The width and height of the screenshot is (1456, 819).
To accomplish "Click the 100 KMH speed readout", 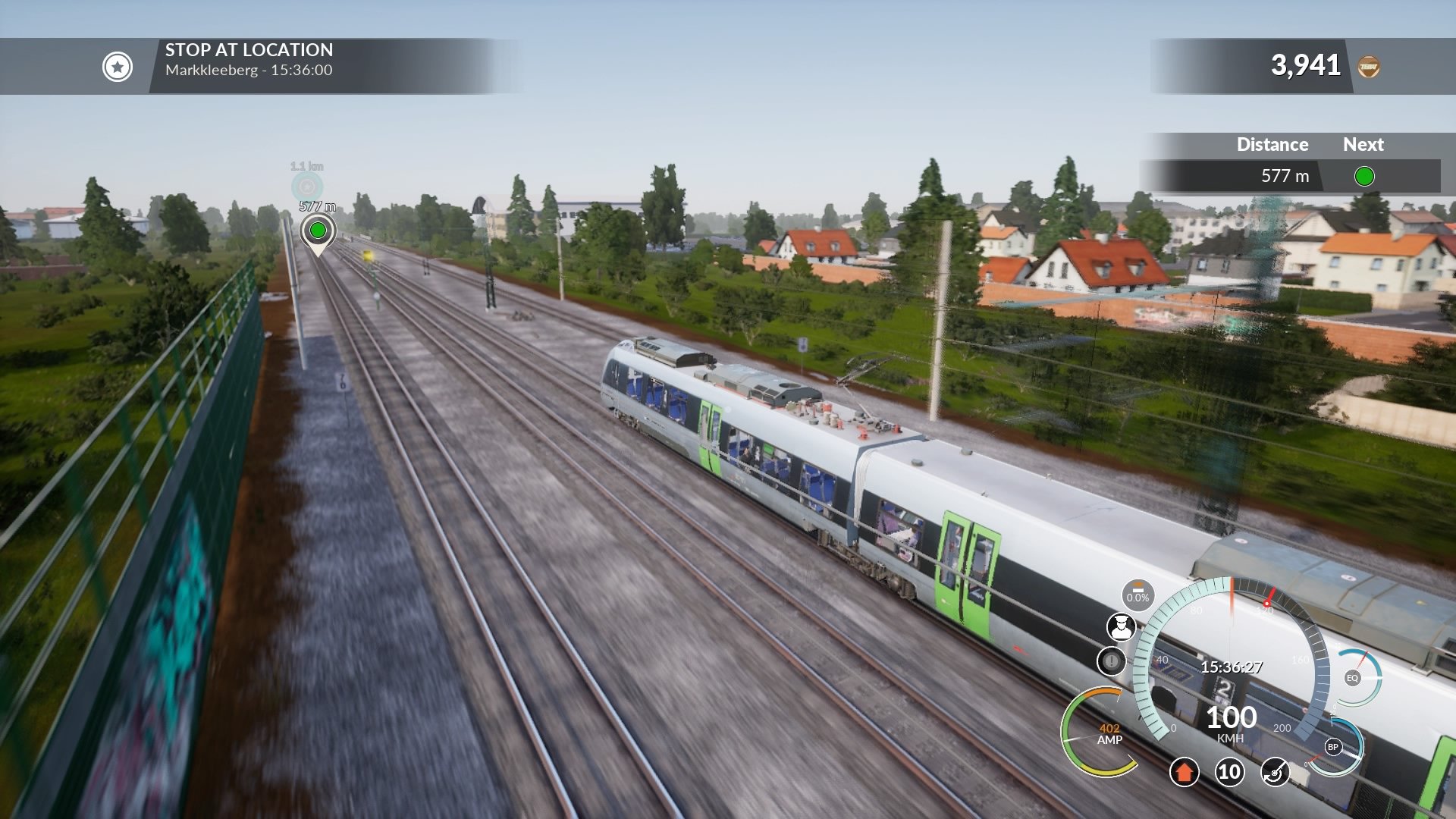I will coord(1231,722).
